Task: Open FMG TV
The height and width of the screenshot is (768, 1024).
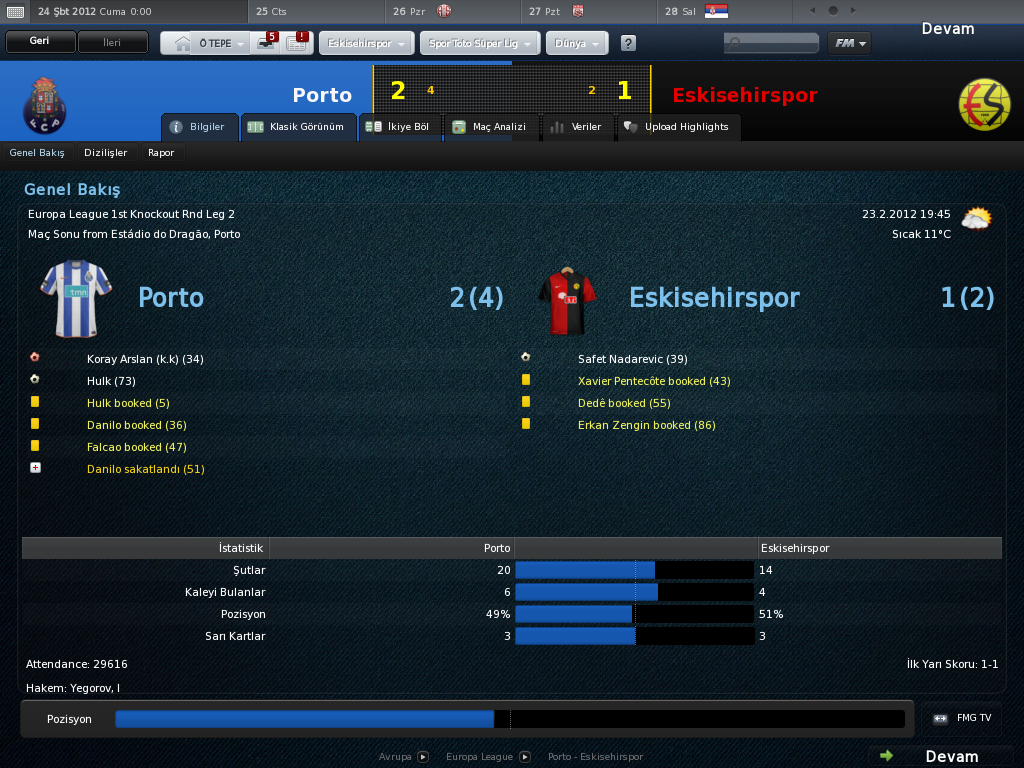Action: 964,718
